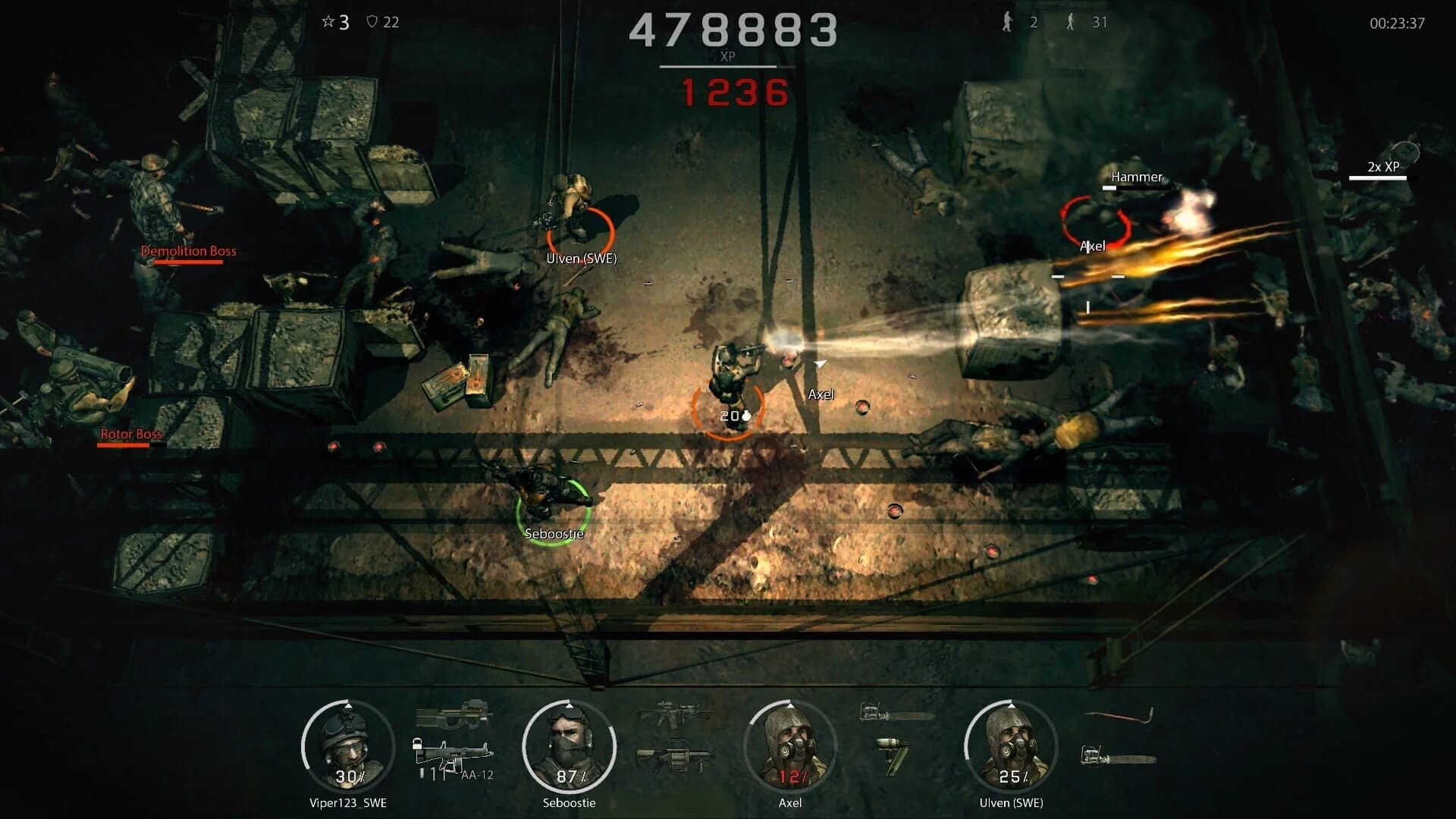Click the Seboostie name under the center portrait

[x=570, y=802]
